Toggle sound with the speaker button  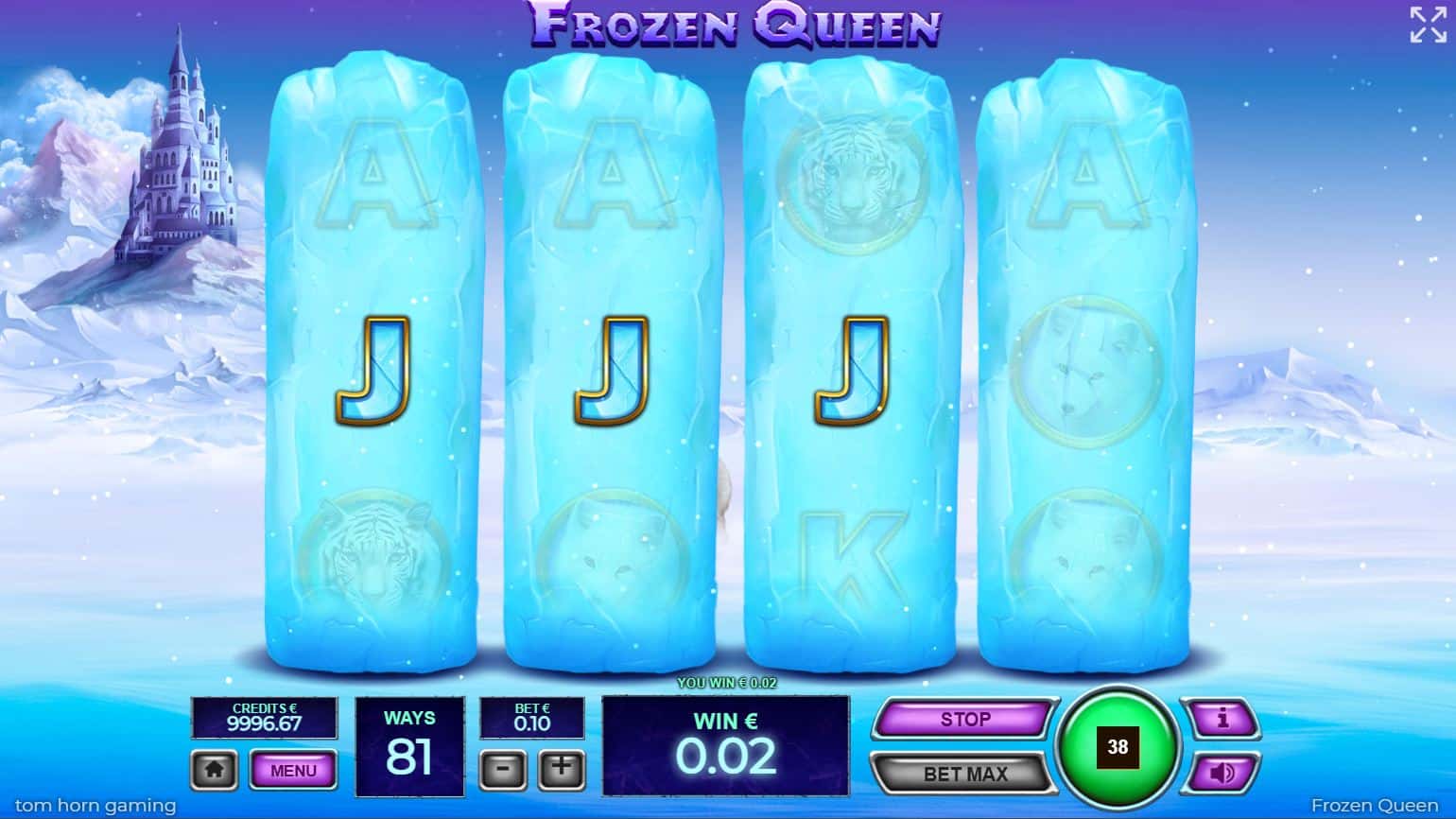coord(1222,774)
